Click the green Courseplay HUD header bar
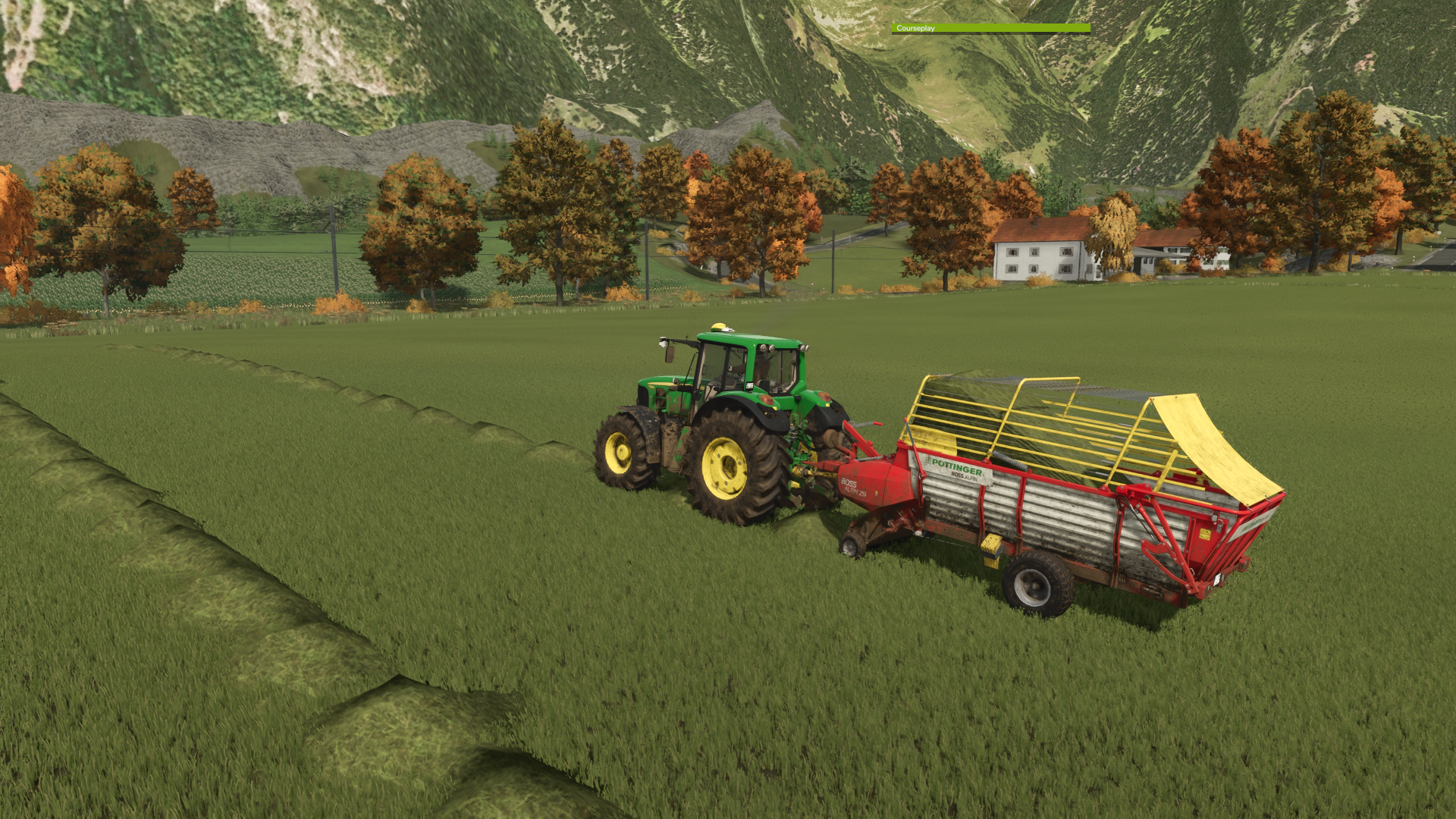This screenshot has width=1456, height=819. pos(990,28)
